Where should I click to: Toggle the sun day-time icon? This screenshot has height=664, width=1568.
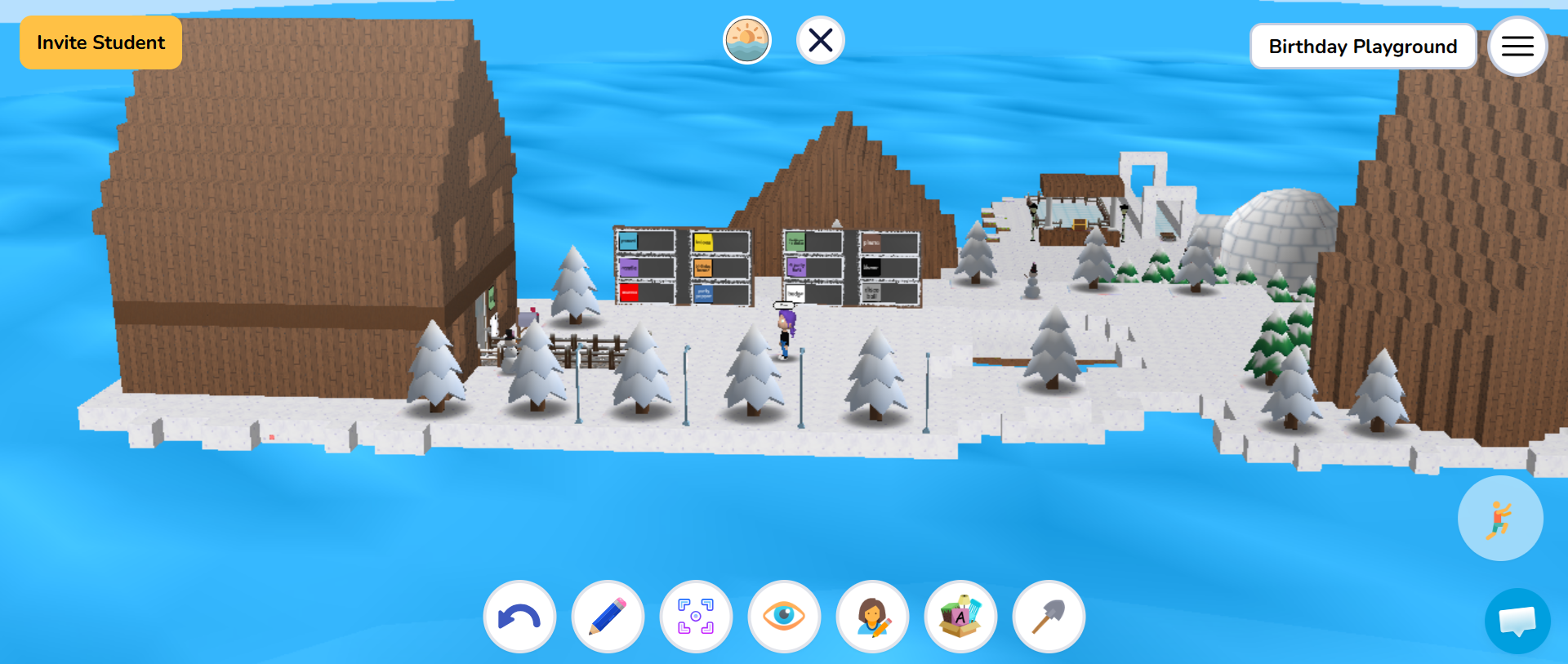(x=746, y=40)
